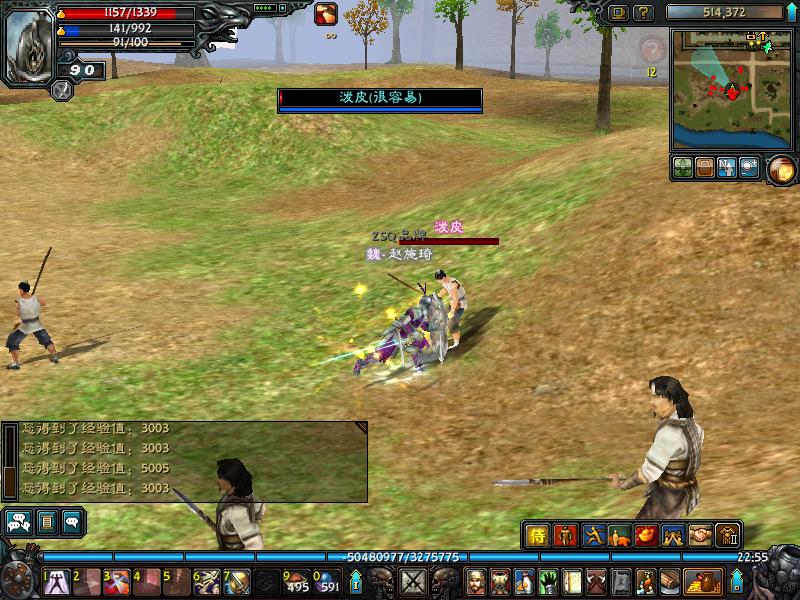Click the single speech bubble button
Image resolution: width=800 pixels, height=600 pixels.
[72, 521]
